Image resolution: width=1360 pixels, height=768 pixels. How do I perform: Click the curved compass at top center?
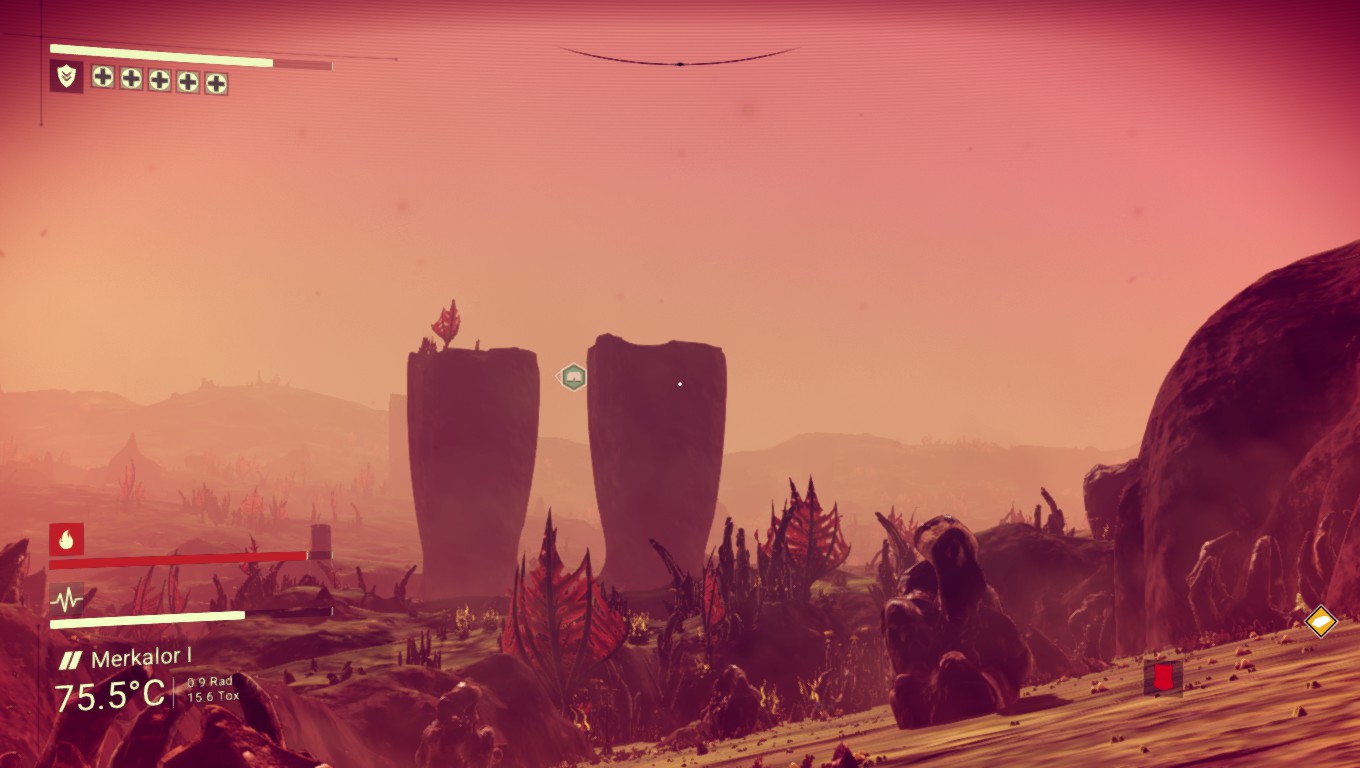[x=679, y=58]
